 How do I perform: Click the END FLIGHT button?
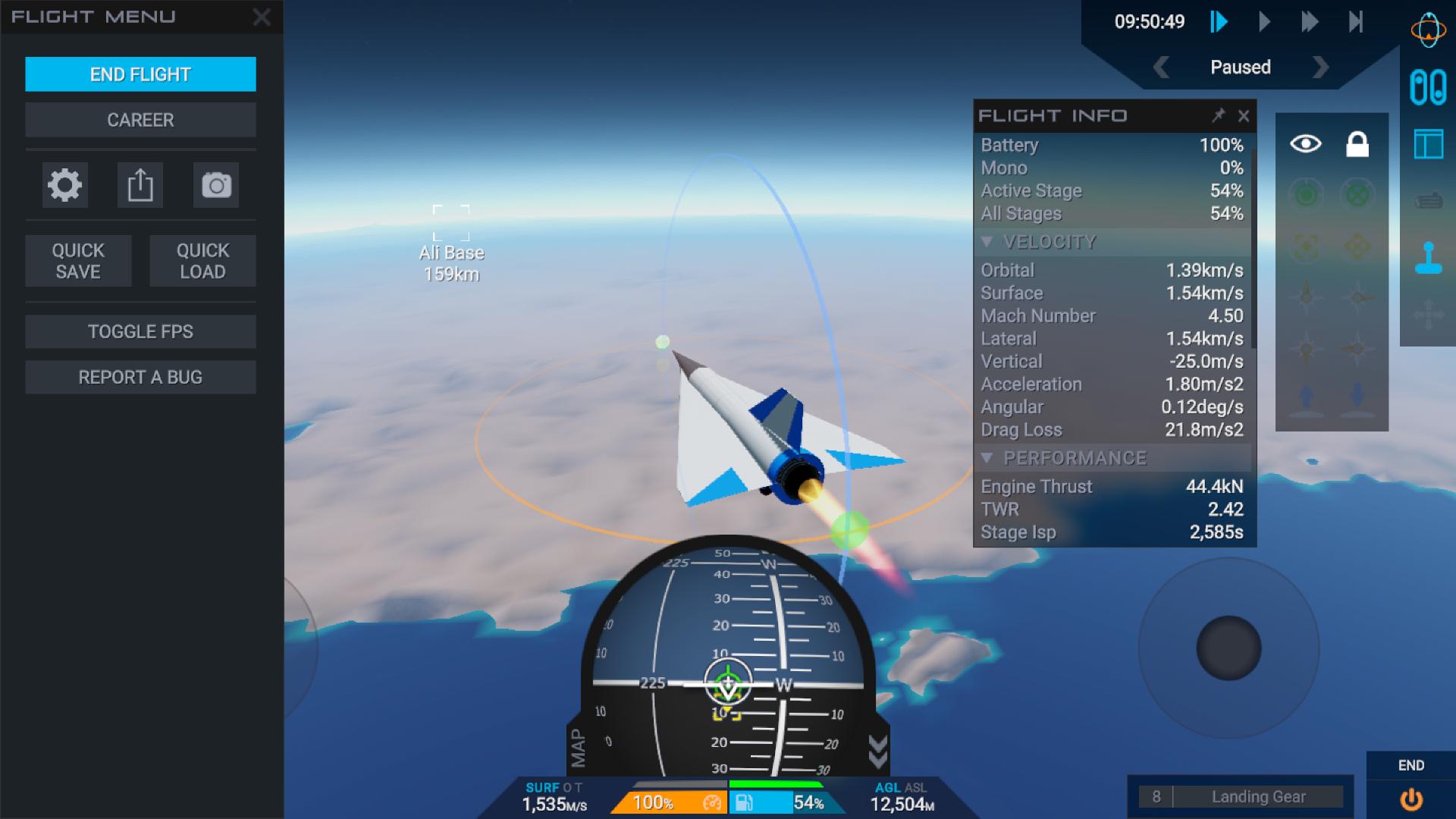pyautogui.click(x=140, y=74)
